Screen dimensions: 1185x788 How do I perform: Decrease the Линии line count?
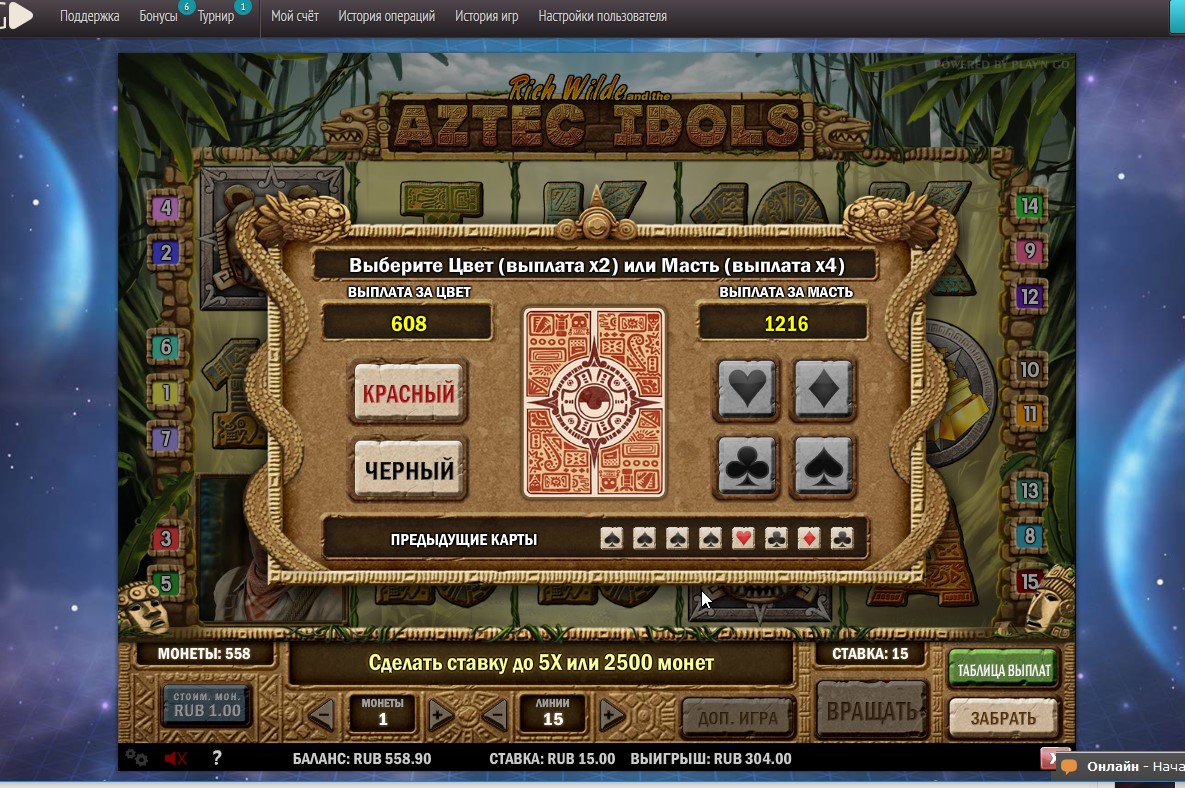click(x=494, y=715)
